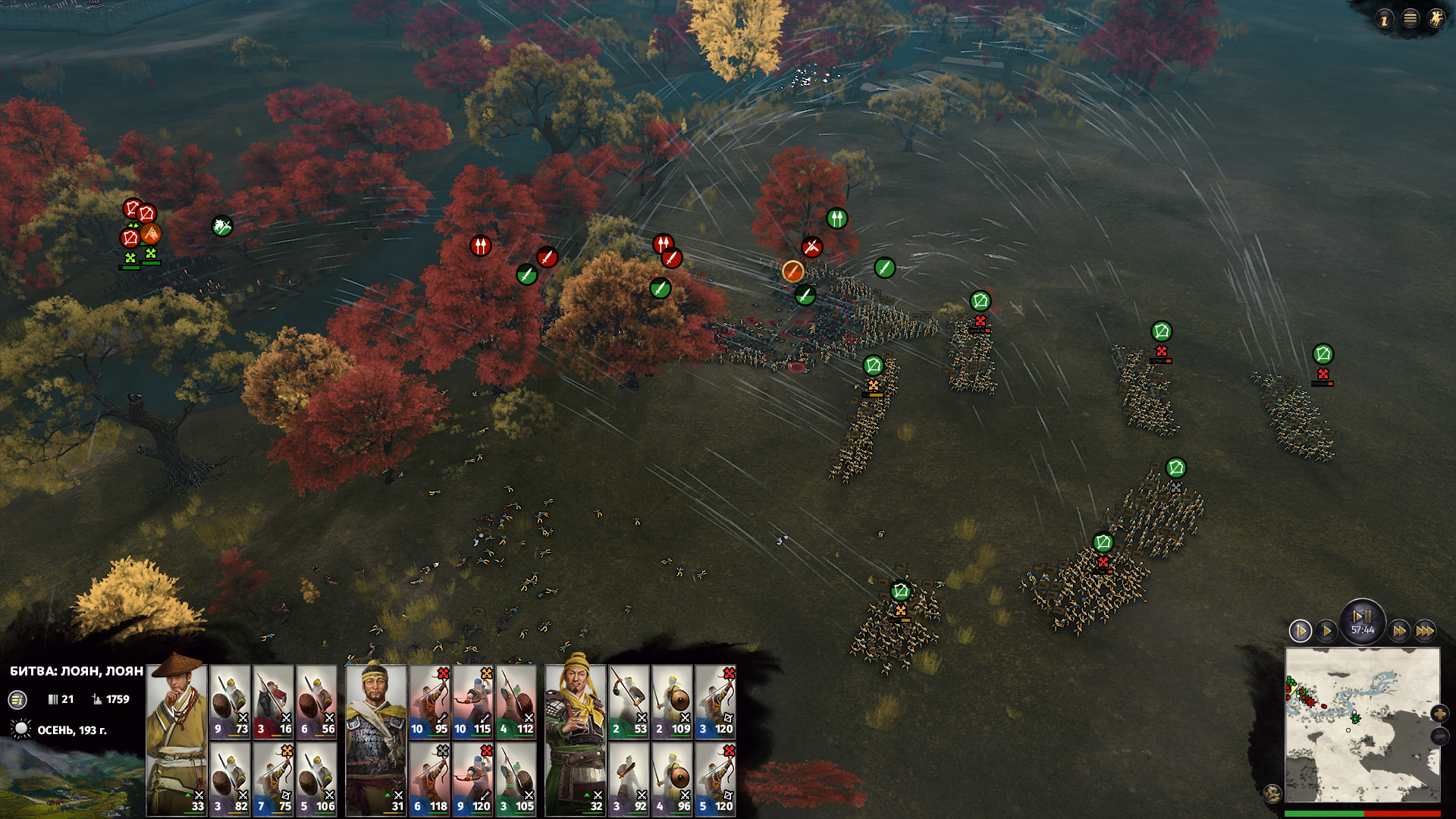Screen dimensions: 1456x819
Task: Zoom out the minimap with minus button
Action: point(1439,736)
